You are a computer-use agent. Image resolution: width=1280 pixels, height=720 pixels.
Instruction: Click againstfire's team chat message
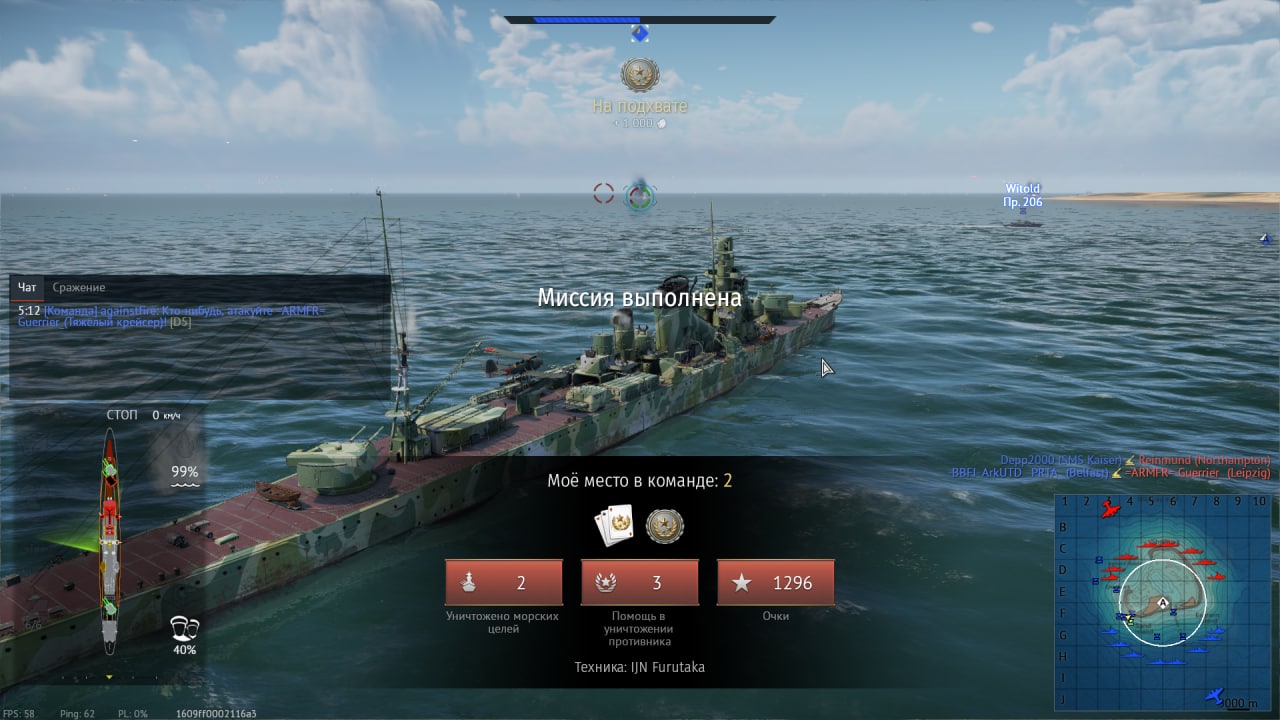170,317
